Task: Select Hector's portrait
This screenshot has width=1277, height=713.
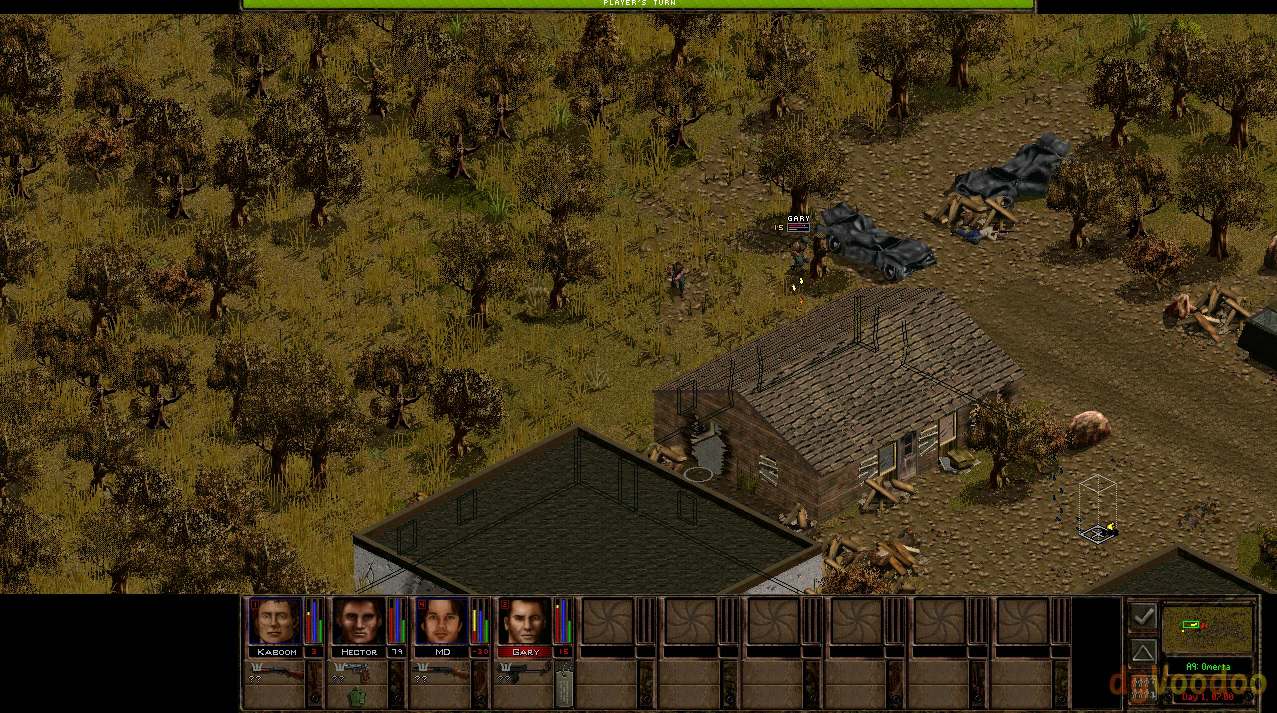Action: coord(357,621)
